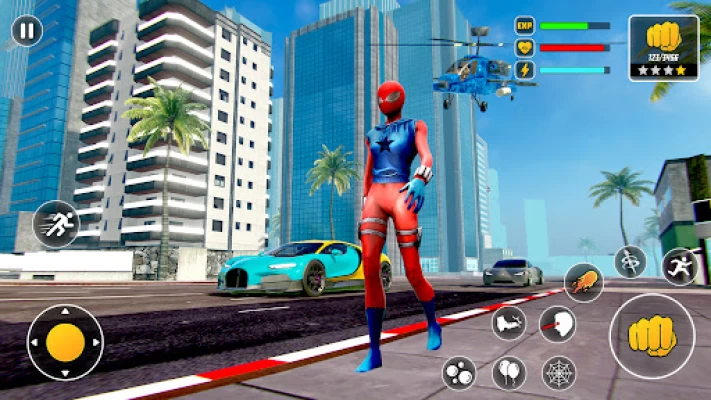Activate the bubbles ability
This screenshot has width=711, height=400.
coord(459,373)
